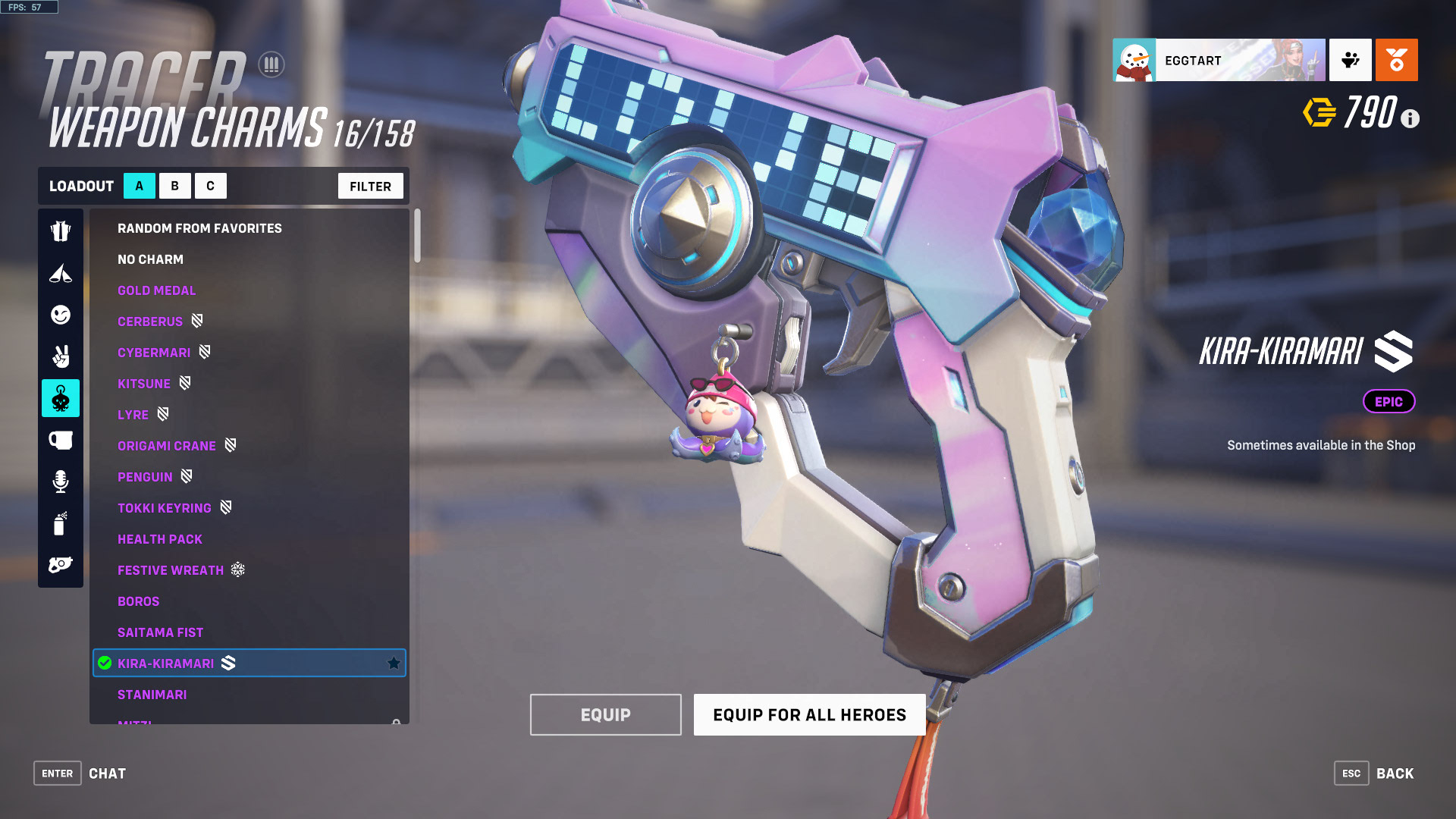Switch to loadout C
The image size is (1456, 819).
210,186
